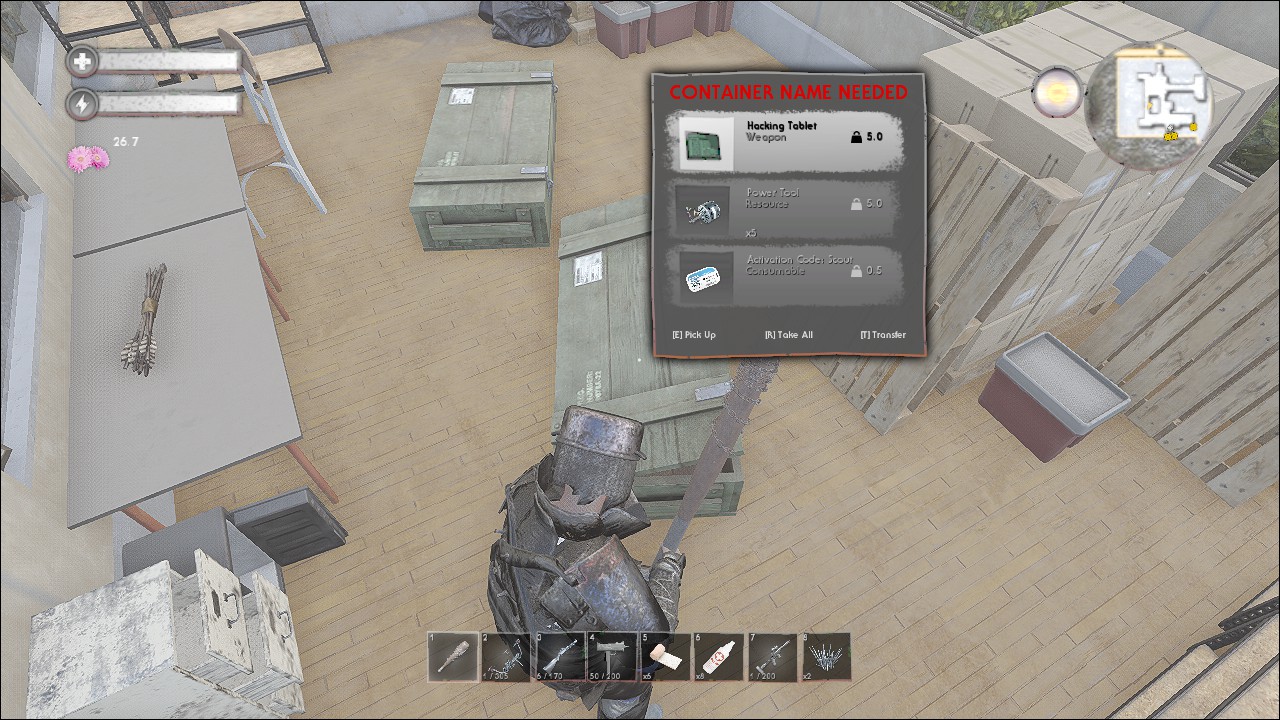
Task: Equip the submachine gun hotbar slot
Action: pos(612,657)
